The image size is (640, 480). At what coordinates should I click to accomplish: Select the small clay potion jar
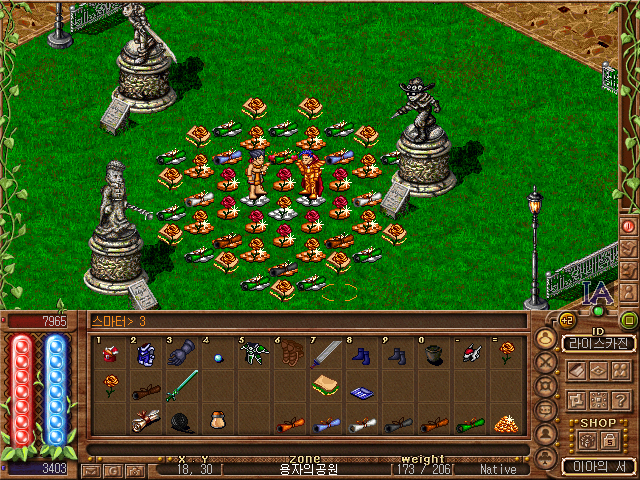tap(217, 421)
